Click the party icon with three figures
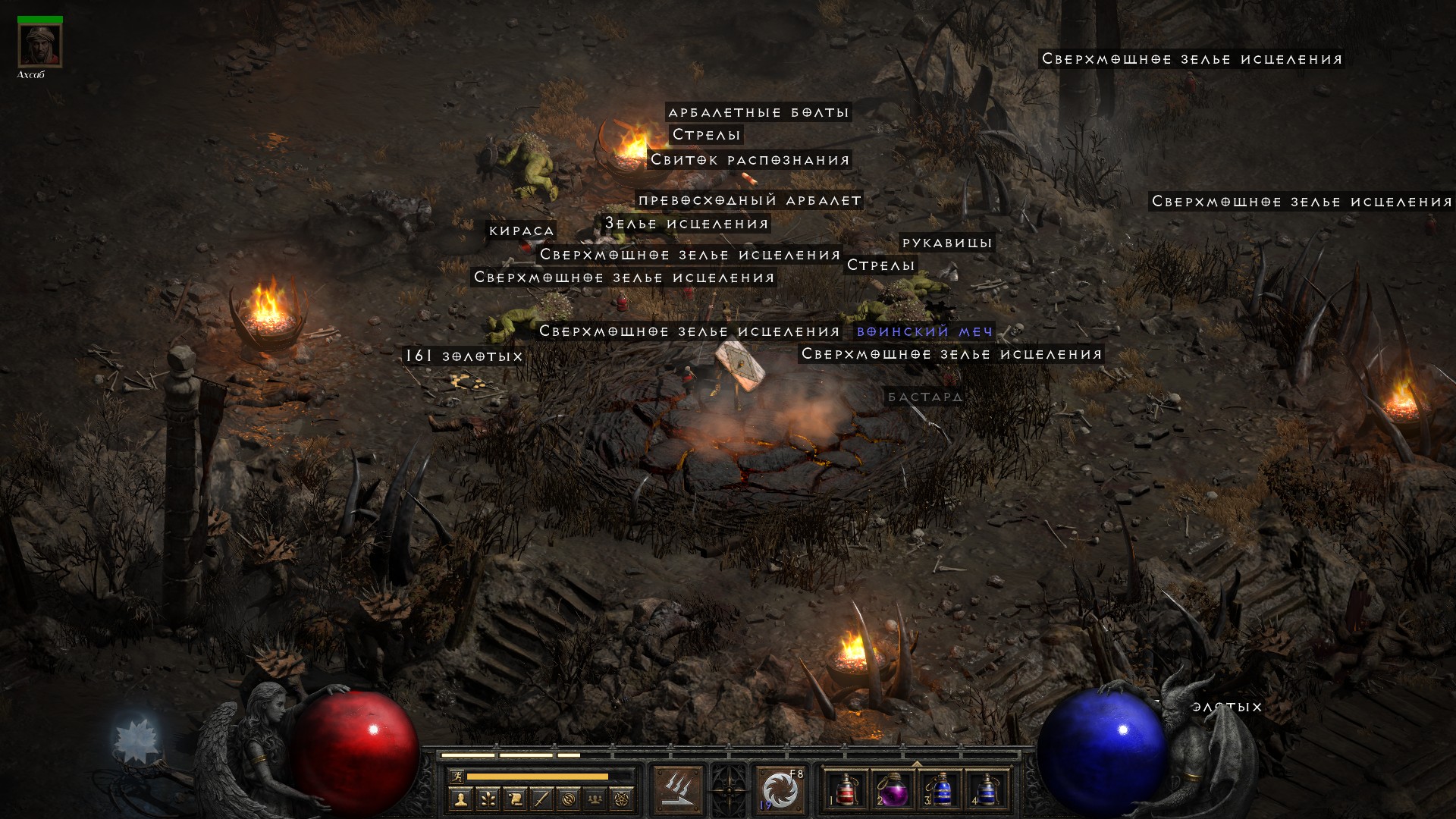 [x=596, y=799]
